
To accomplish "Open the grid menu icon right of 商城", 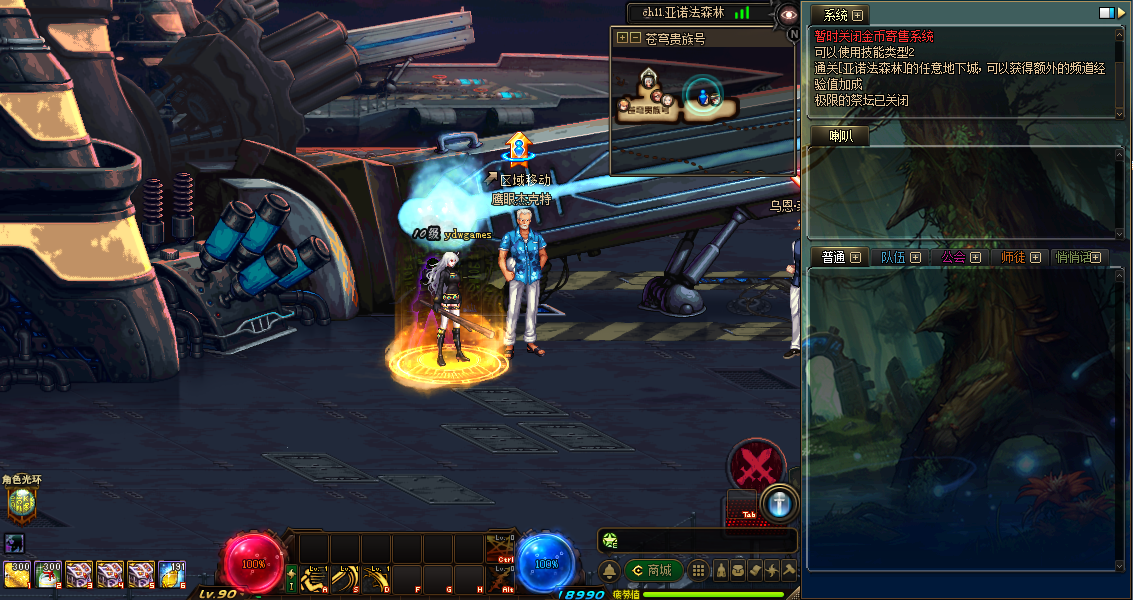I will point(699,570).
